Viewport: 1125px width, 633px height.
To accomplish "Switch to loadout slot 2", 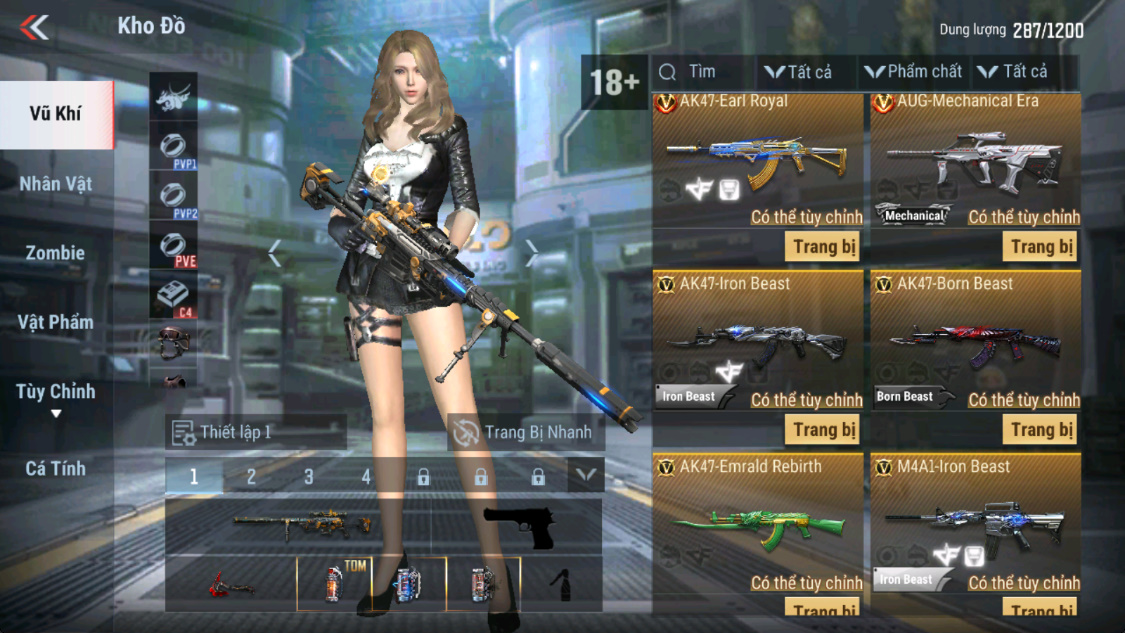I will pos(251,477).
